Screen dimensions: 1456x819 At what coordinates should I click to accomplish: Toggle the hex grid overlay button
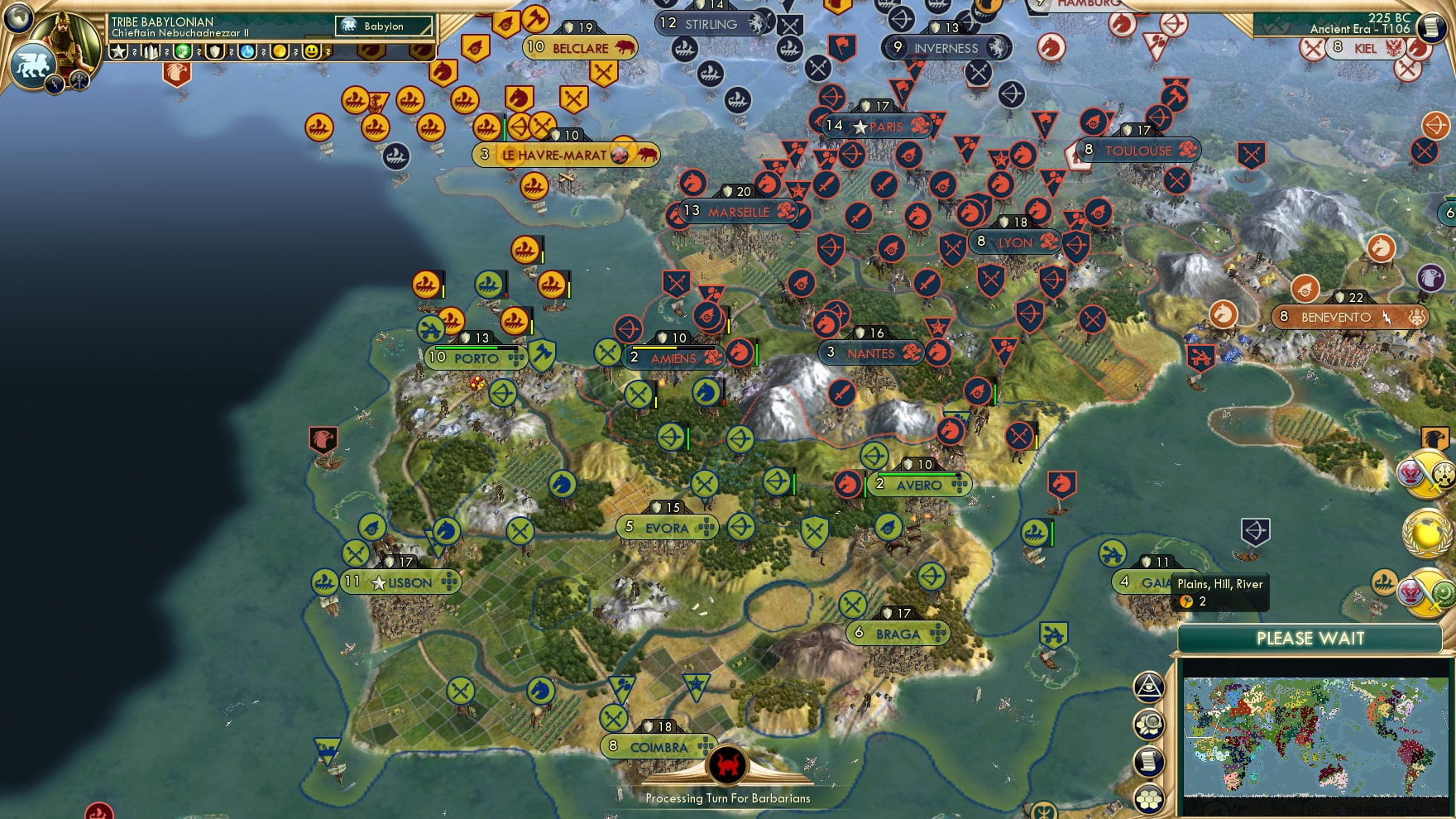[x=1149, y=798]
